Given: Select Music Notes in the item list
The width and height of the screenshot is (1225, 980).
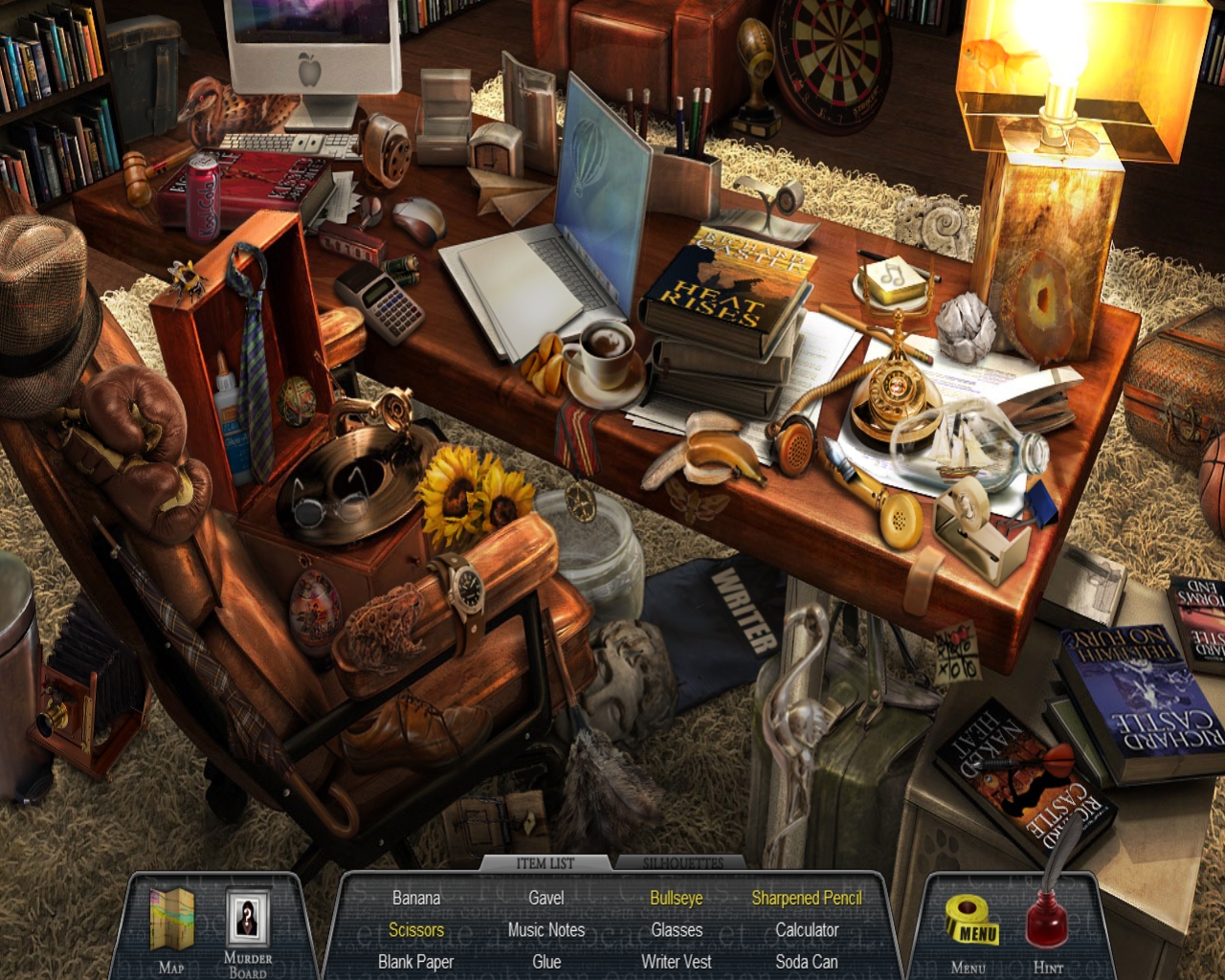Looking at the screenshot, I should point(546,930).
